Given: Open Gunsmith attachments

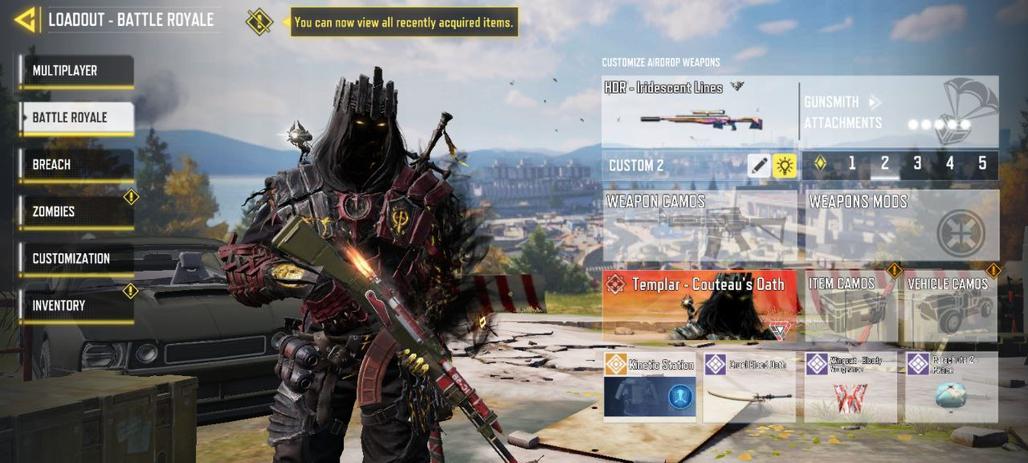Looking at the screenshot, I should pyautogui.click(x=899, y=111).
